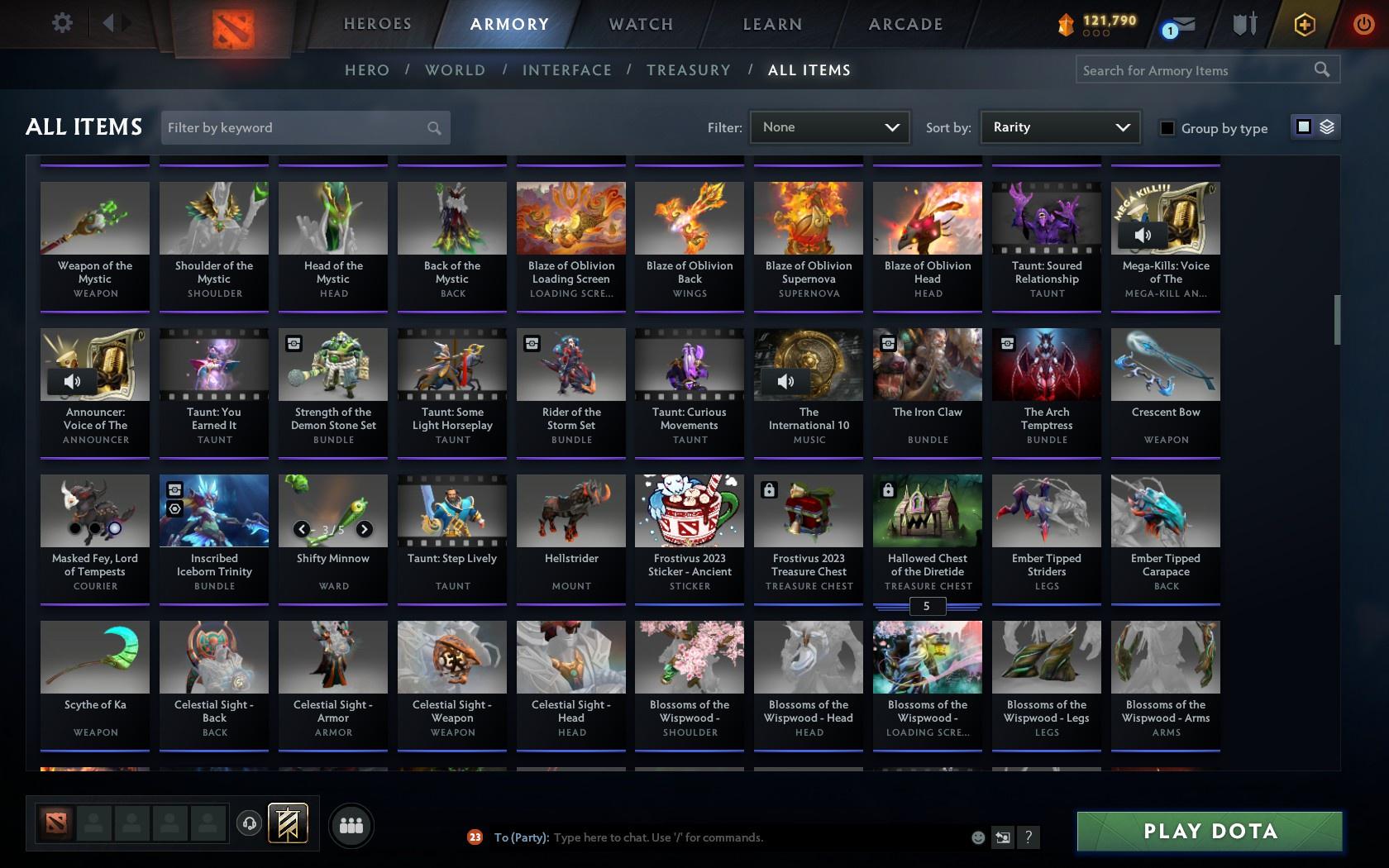Image resolution: width=1389 pixels, height=868 pixels.
Task: Mute the Announcer: Voice of The speaker icon
Action: (x=71, y=381)
